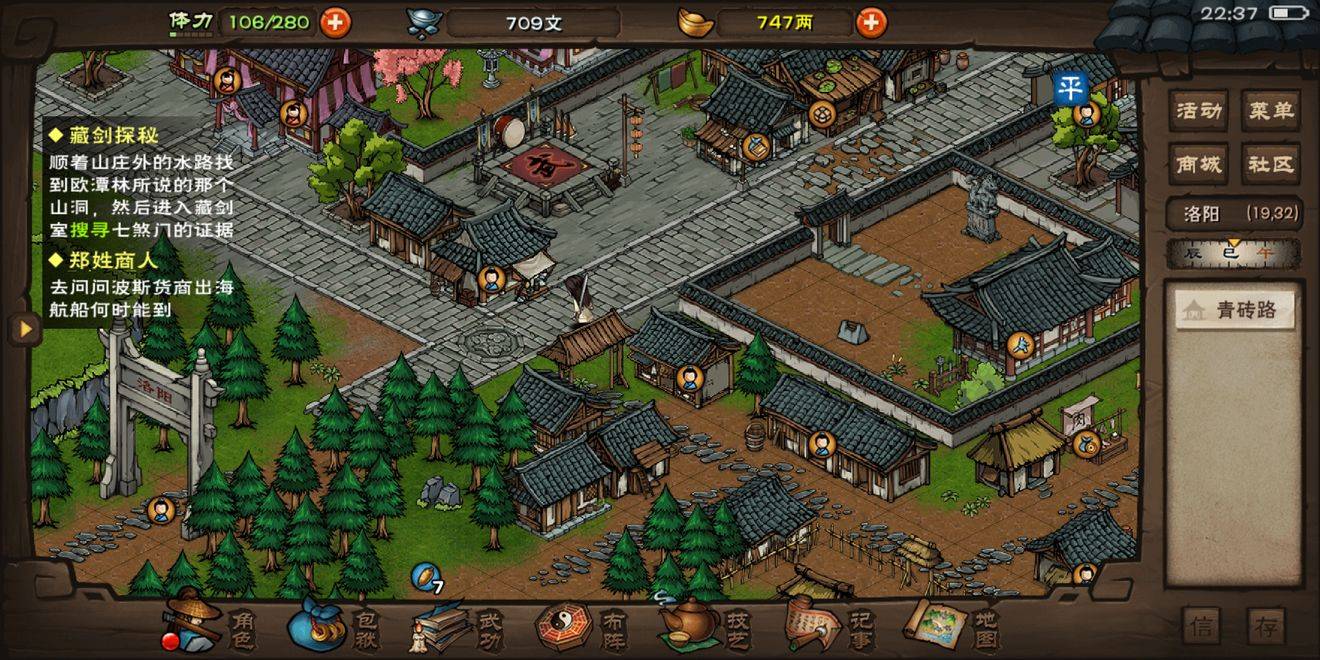Add stamina with the plus button

335,22
